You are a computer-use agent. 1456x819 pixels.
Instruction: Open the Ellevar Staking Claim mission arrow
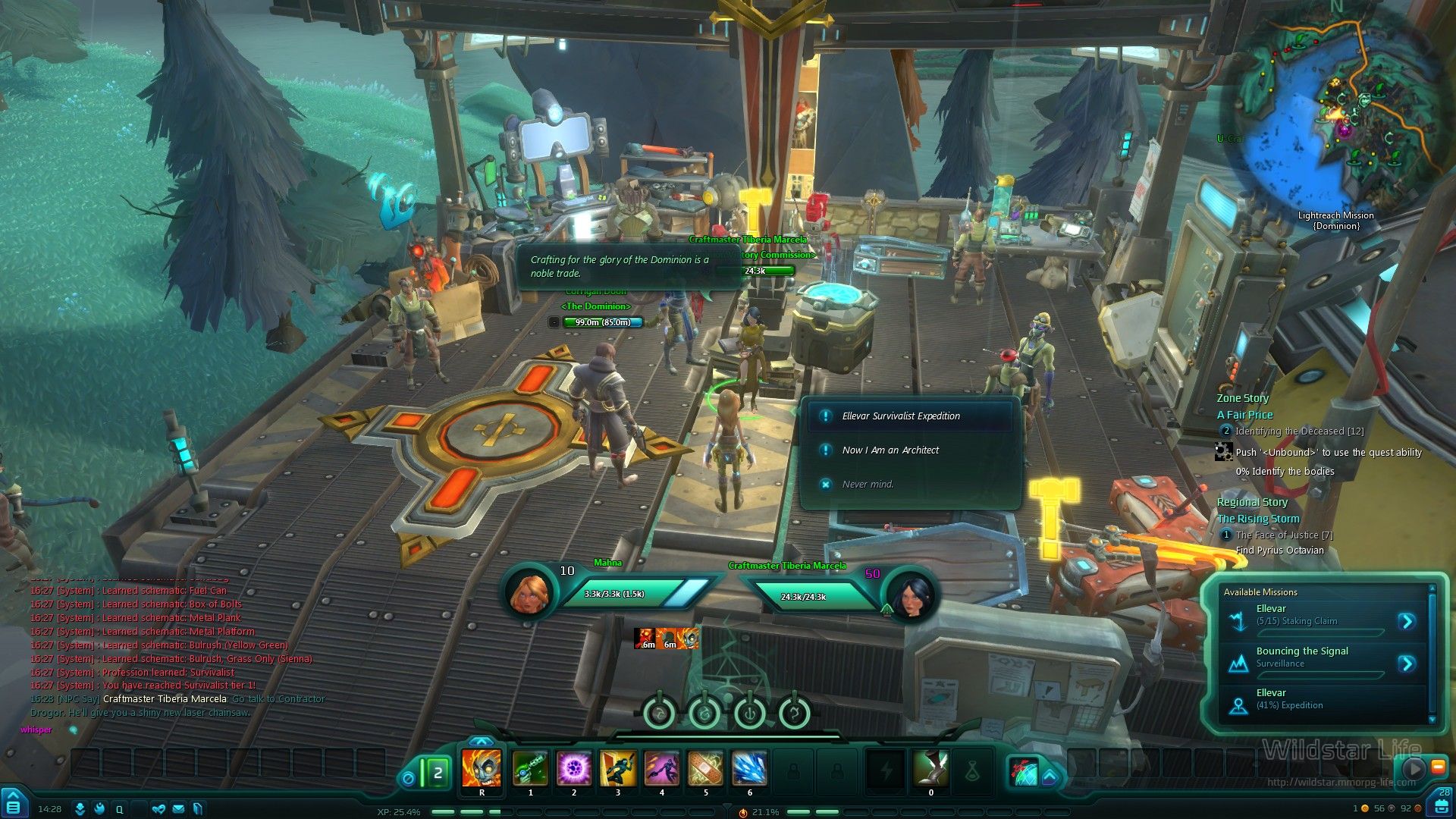pos(1407,622)
